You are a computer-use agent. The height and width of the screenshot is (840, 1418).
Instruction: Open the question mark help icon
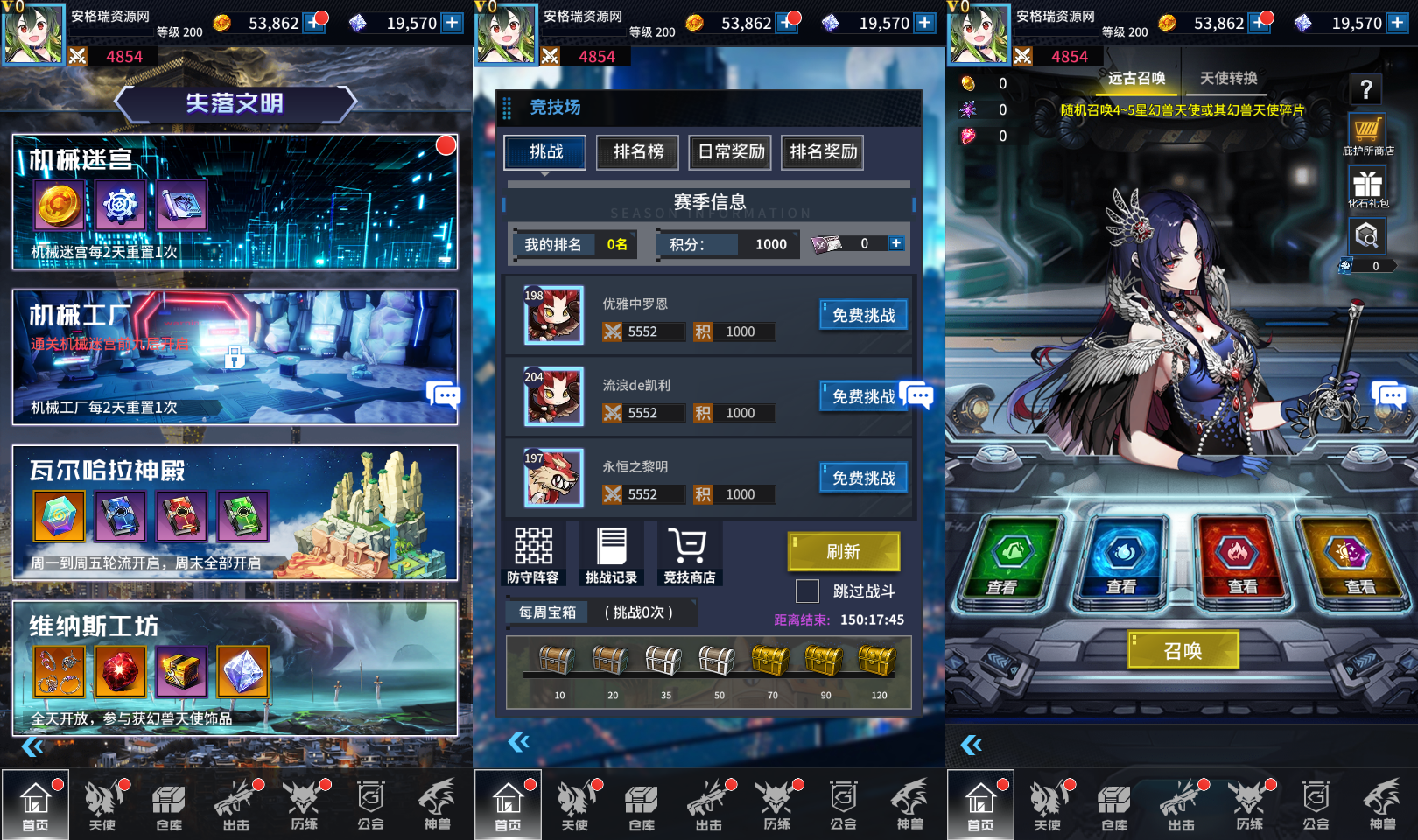pyautogui.click(x=1365, y=87)
